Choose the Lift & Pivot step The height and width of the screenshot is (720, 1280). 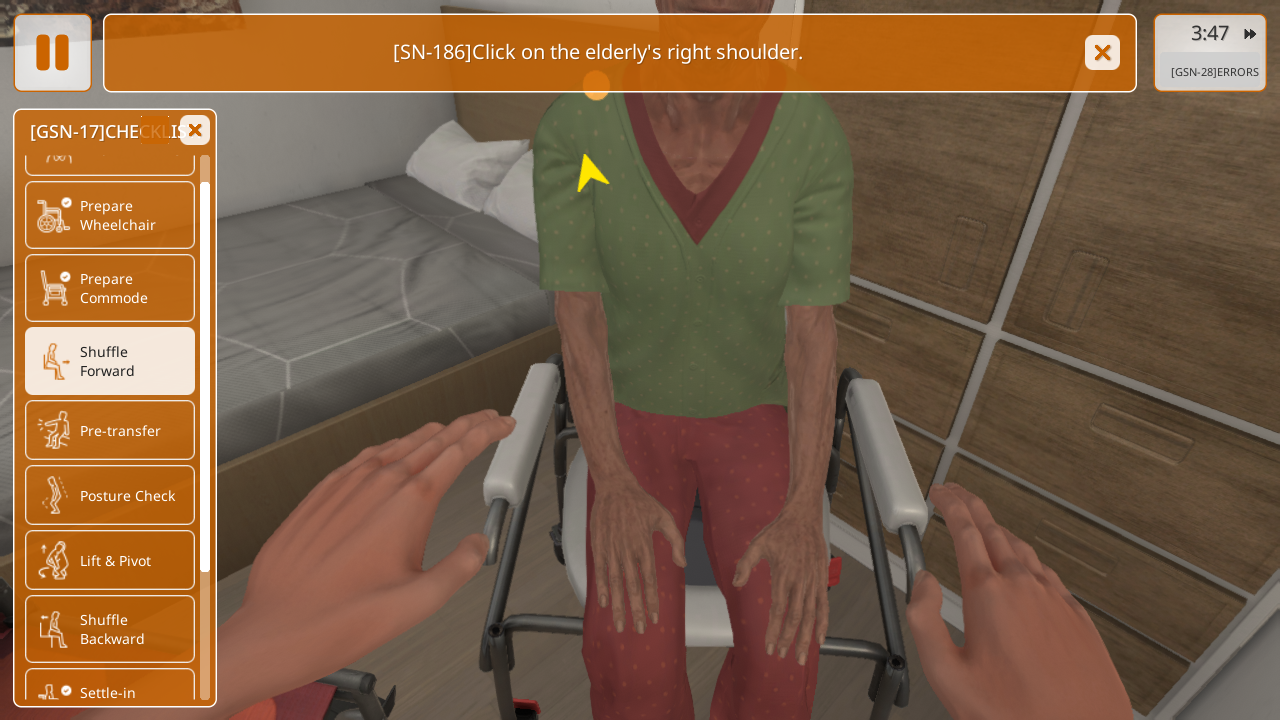click(110, 560)
